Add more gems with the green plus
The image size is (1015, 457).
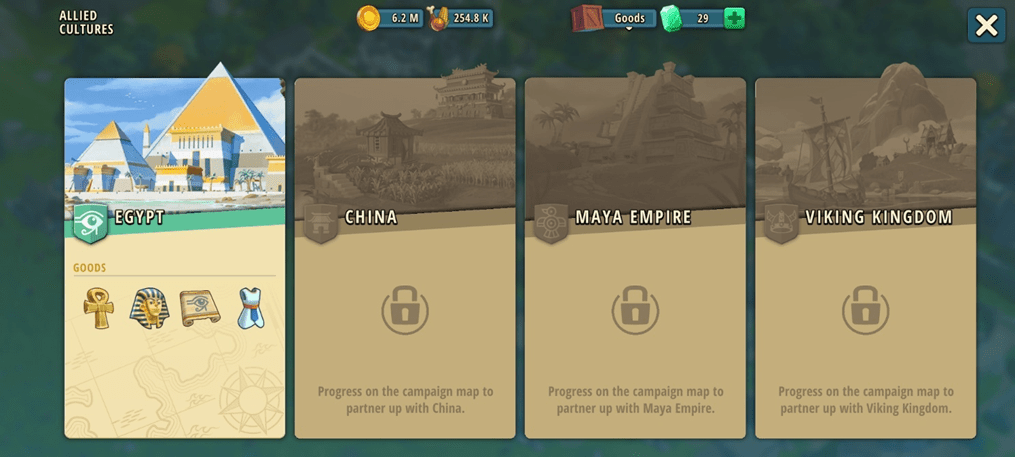pyautogui.click(x=734, y=18)
